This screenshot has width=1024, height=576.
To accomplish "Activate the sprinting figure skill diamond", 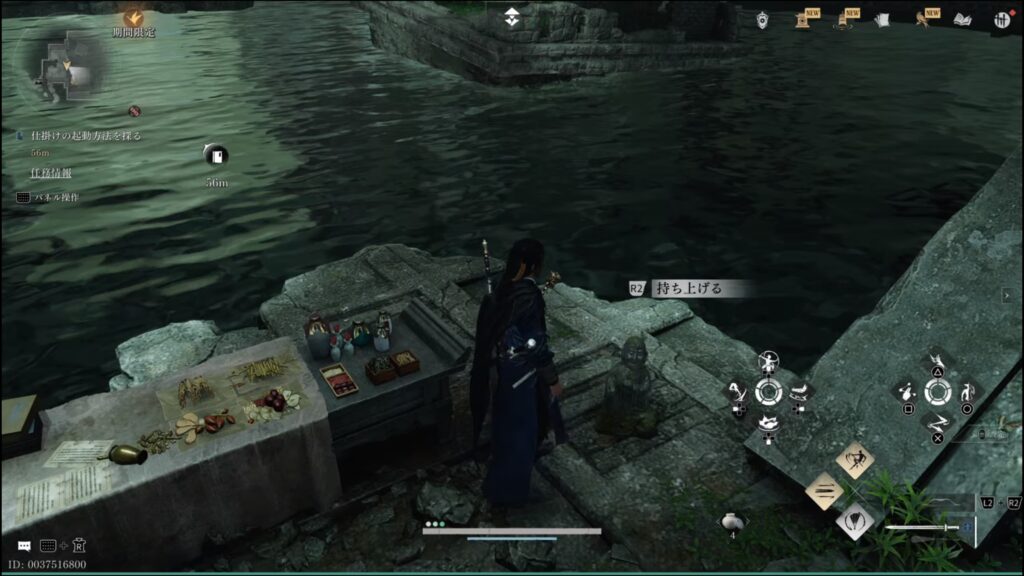I will pyautogui.click(x=855, y=460).
